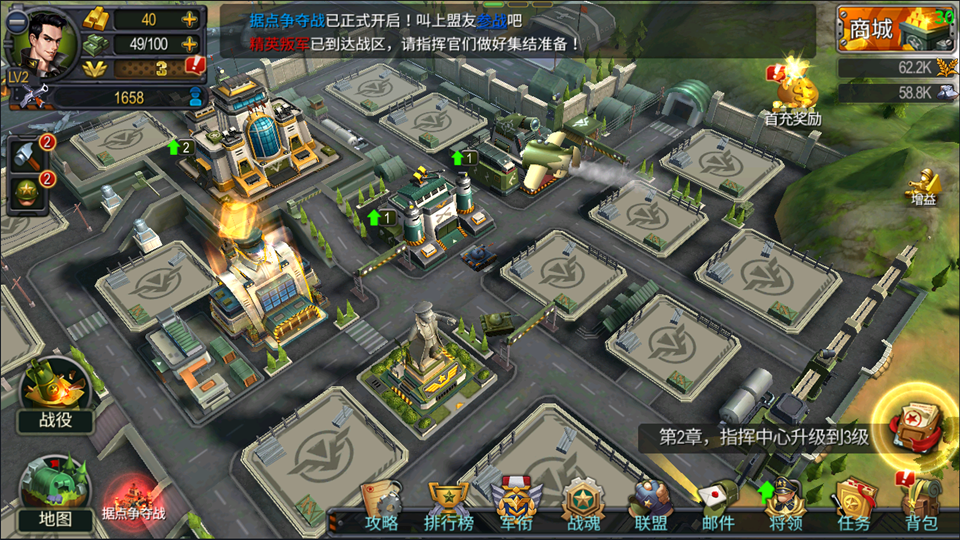
Task: Refill the 49/100 cash supply with plus
Action: click(189, 44)
